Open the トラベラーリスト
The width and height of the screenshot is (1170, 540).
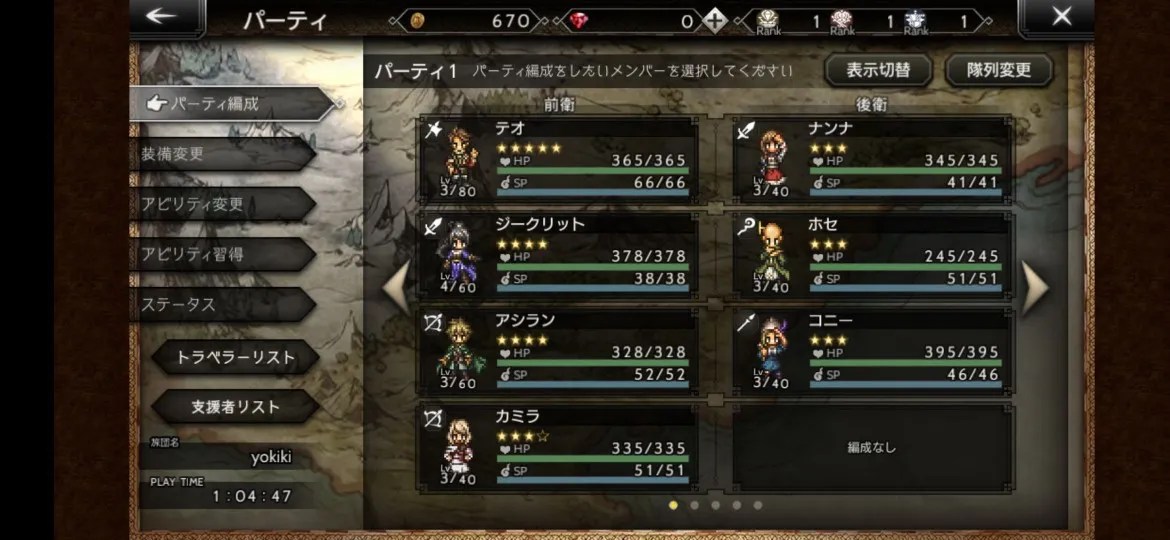(x=235, y=357)
